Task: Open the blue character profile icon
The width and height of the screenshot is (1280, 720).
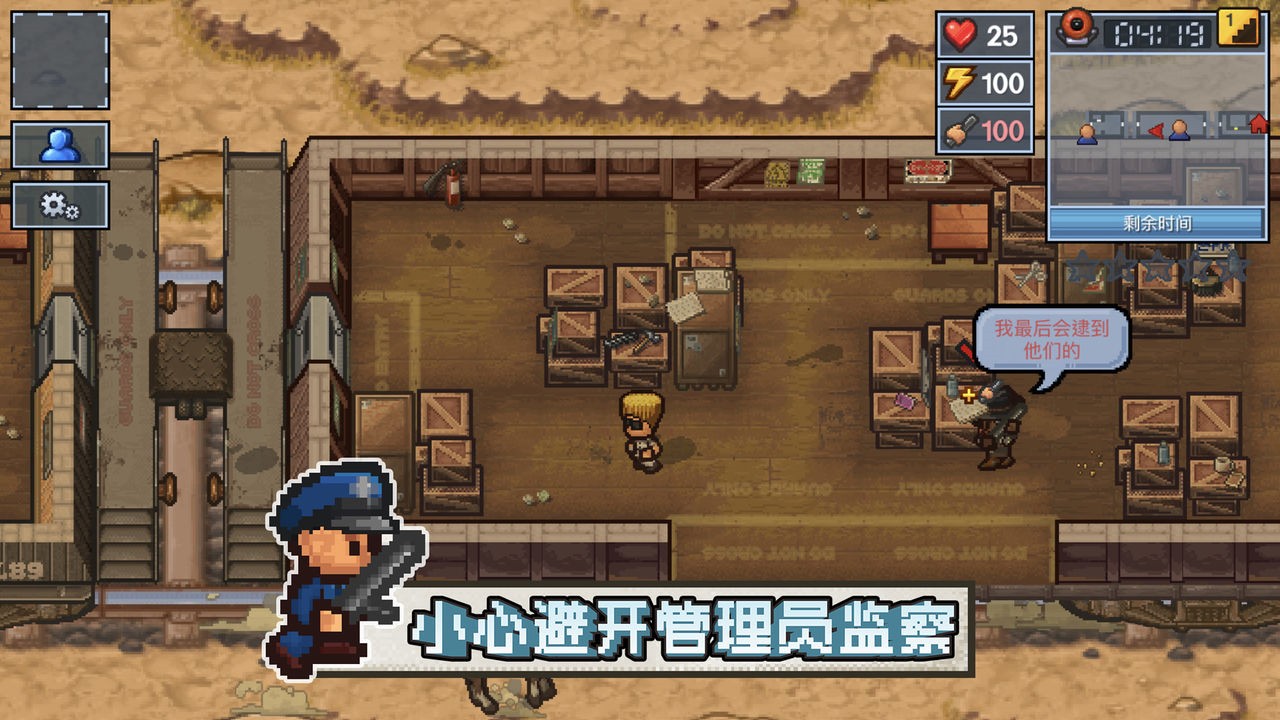Action: point(62,142)
